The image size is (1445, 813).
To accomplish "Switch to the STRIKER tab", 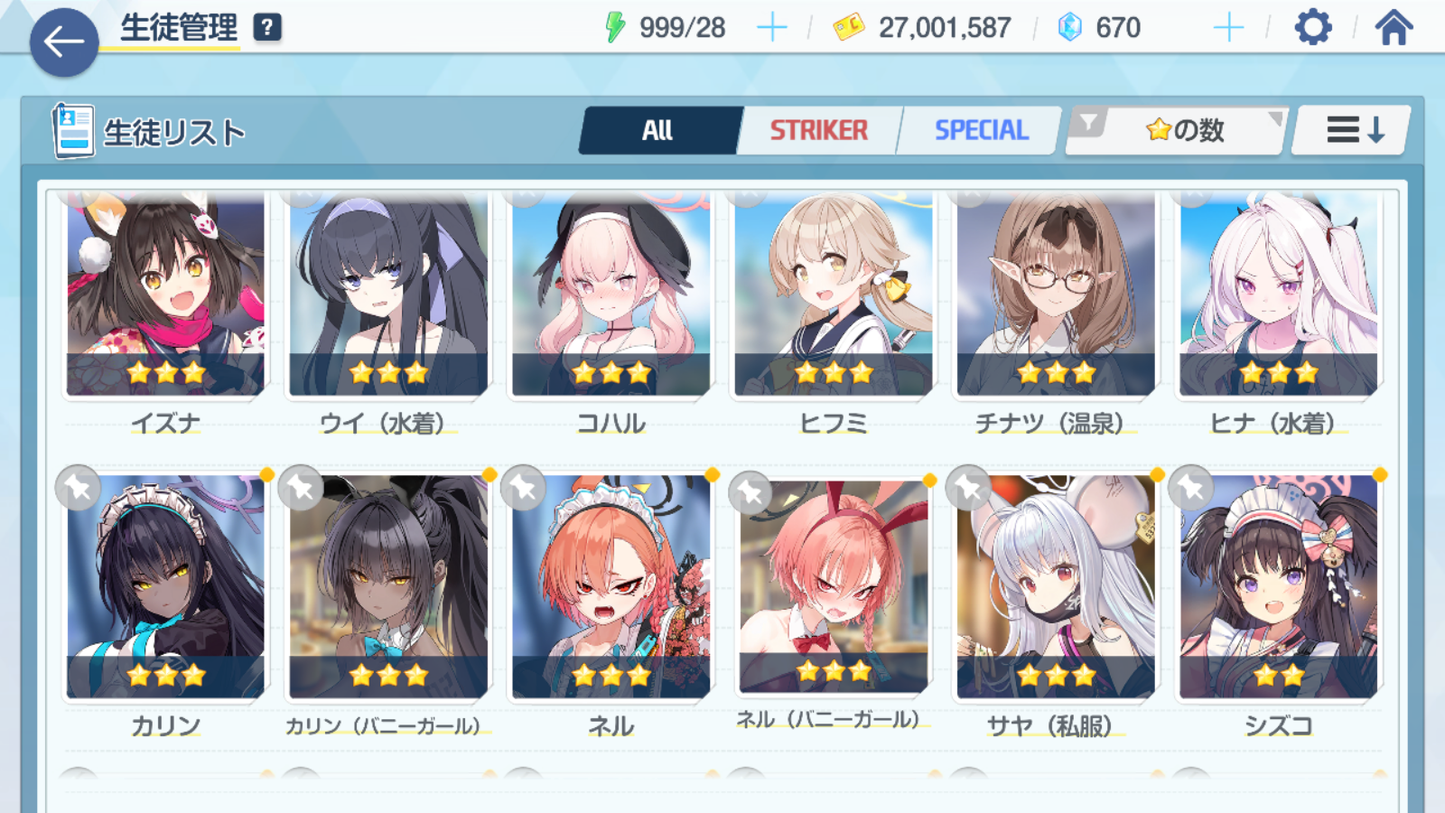I will click(818, 130).
